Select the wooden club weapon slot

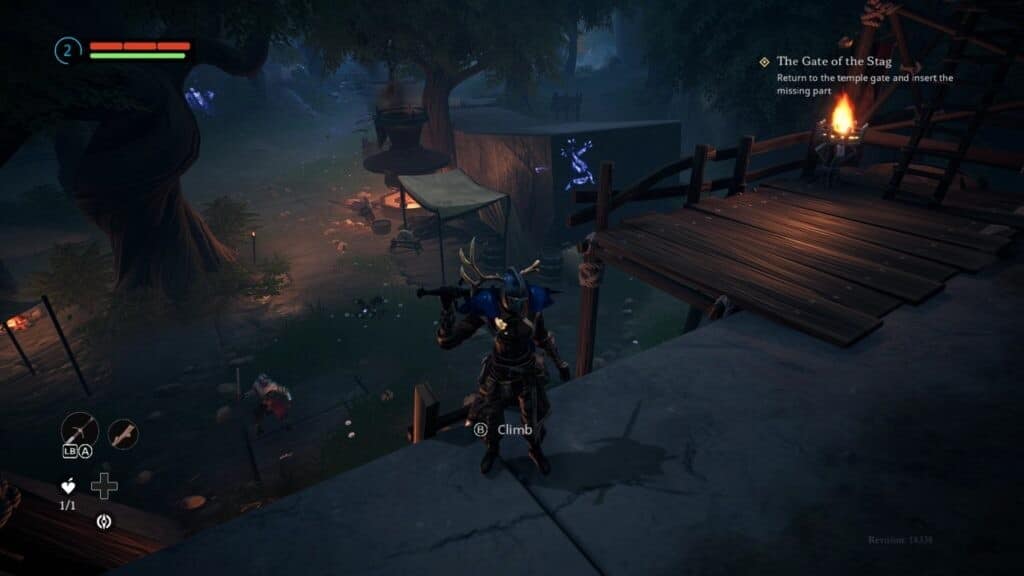123,434
